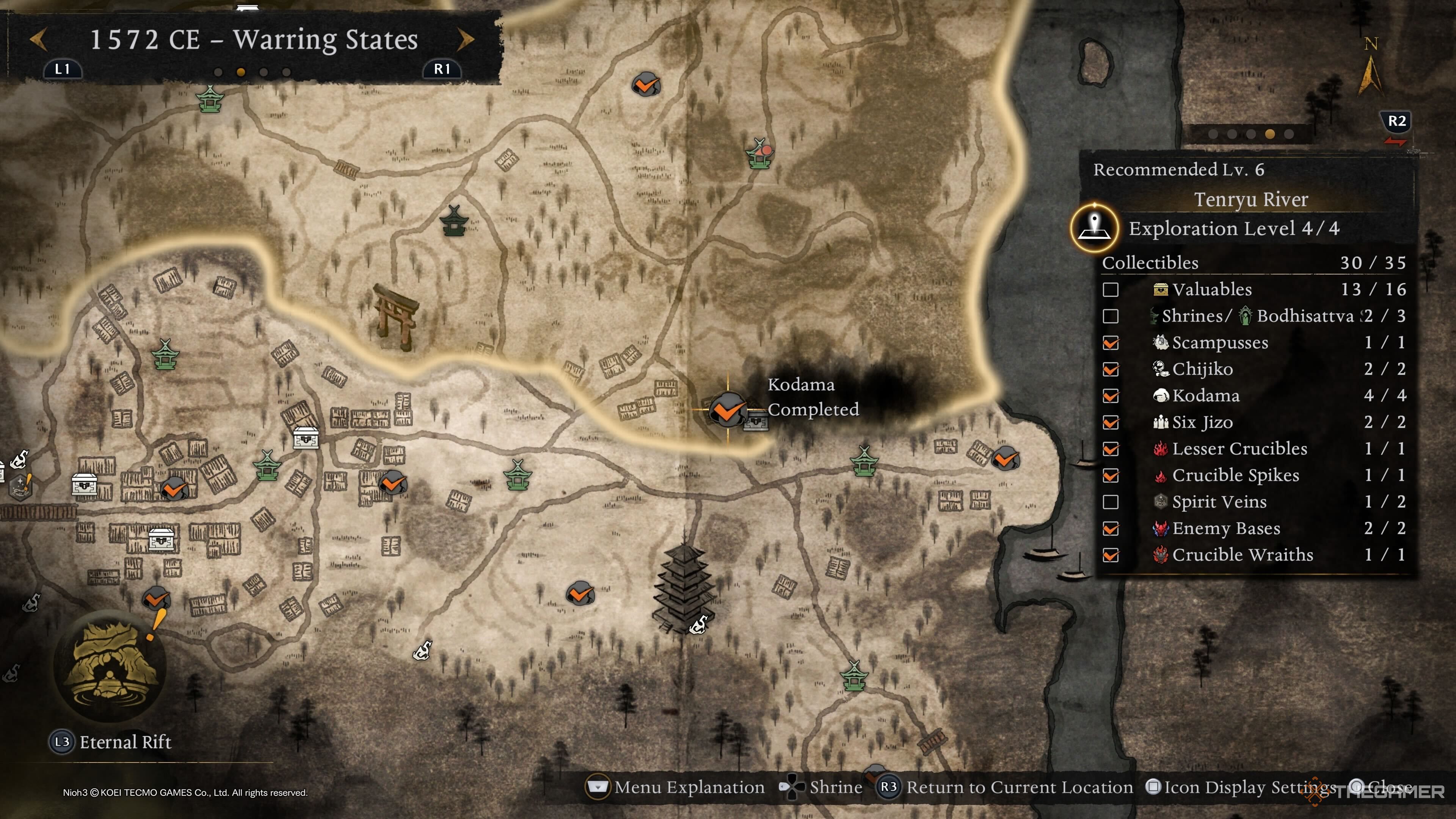Screen dimensions: 1456x819
Task: Uncheck the Lesser Crucibles filter checkbox
Action: pos(1111,449)
